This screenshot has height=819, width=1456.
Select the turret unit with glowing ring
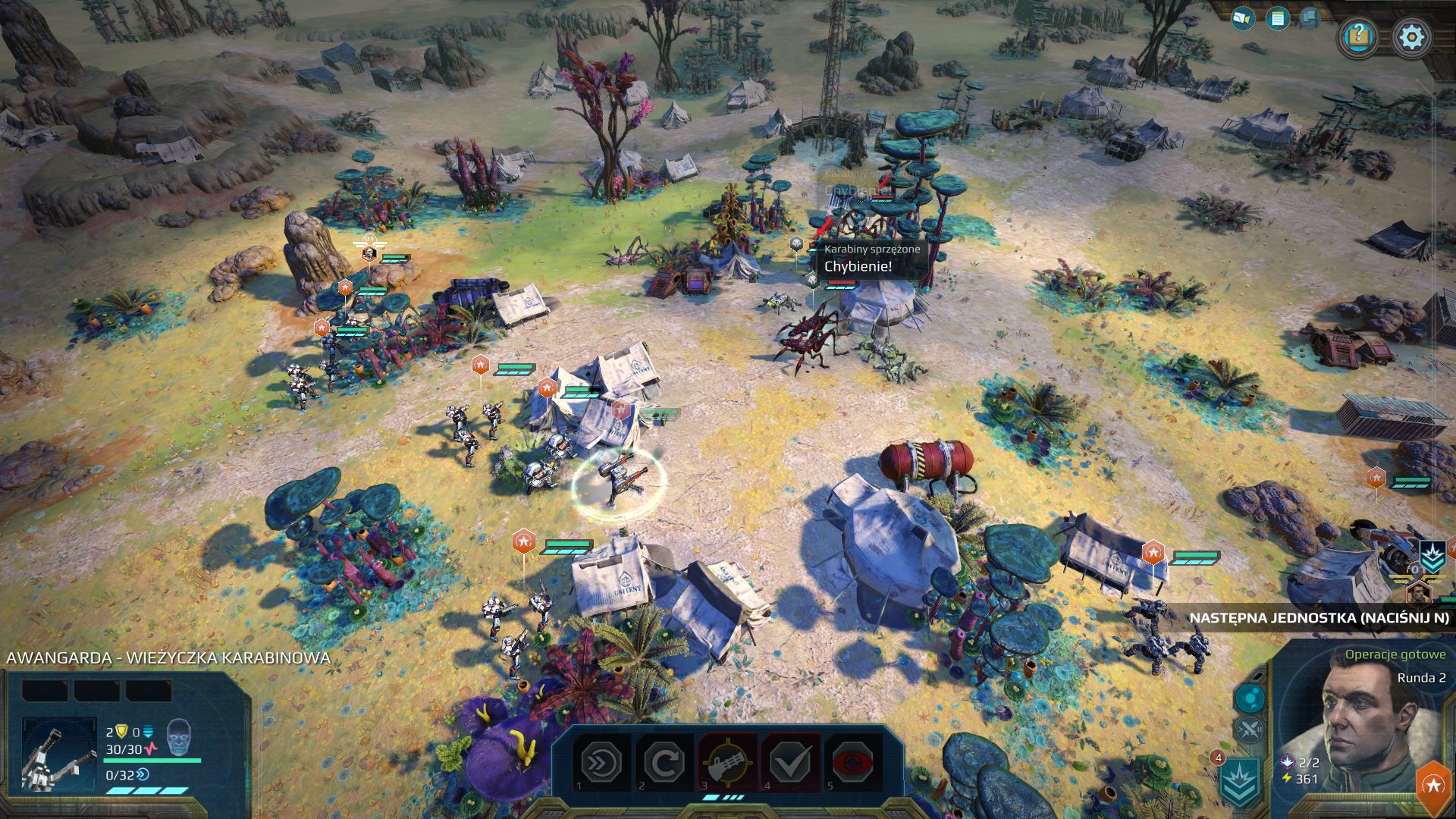pyautogui.click(x=619, y=479)
